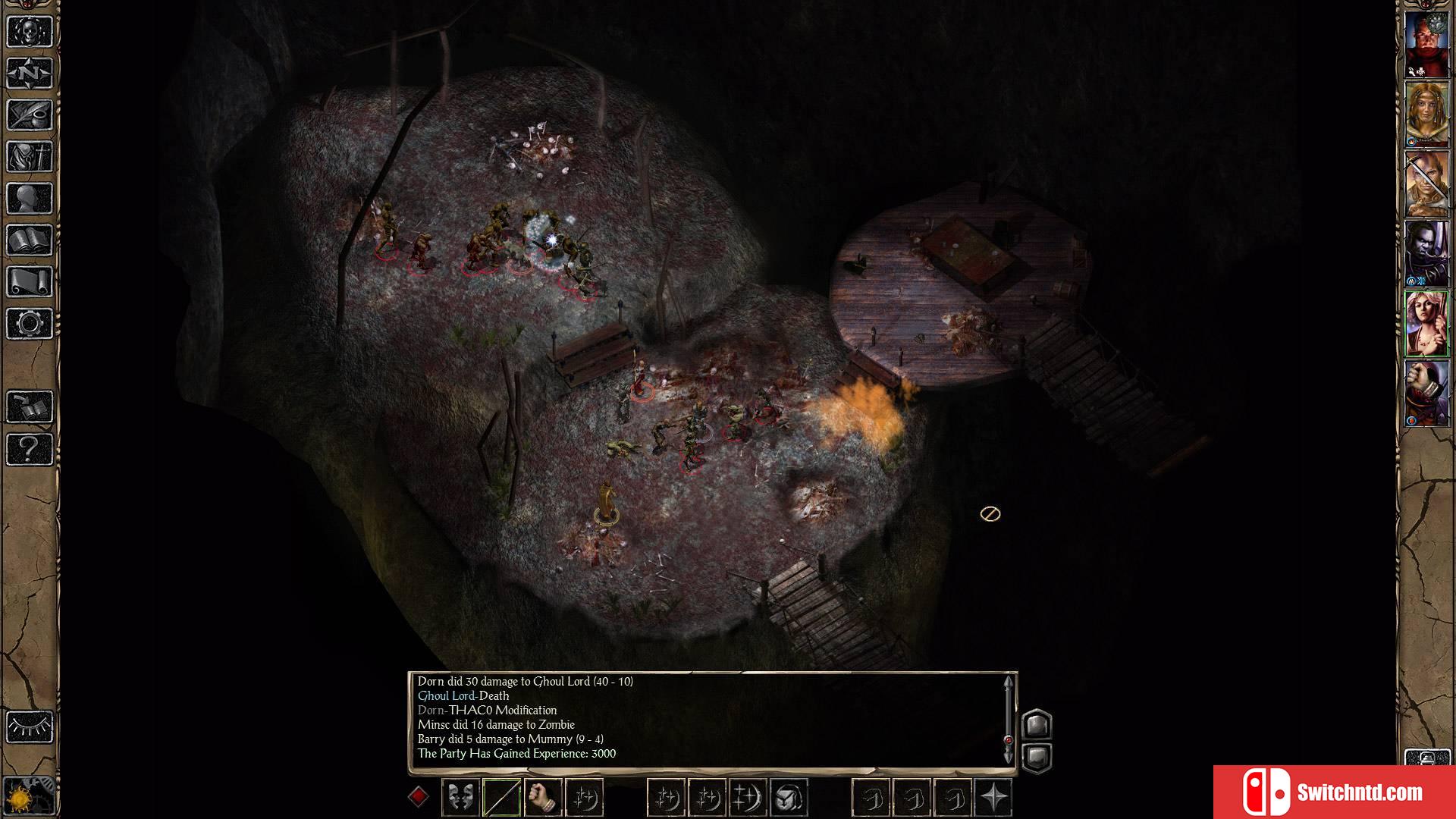Viewport: 1456px width, 819px height.
Task: Open the options via the gear icon
Action: pos(30,324)
